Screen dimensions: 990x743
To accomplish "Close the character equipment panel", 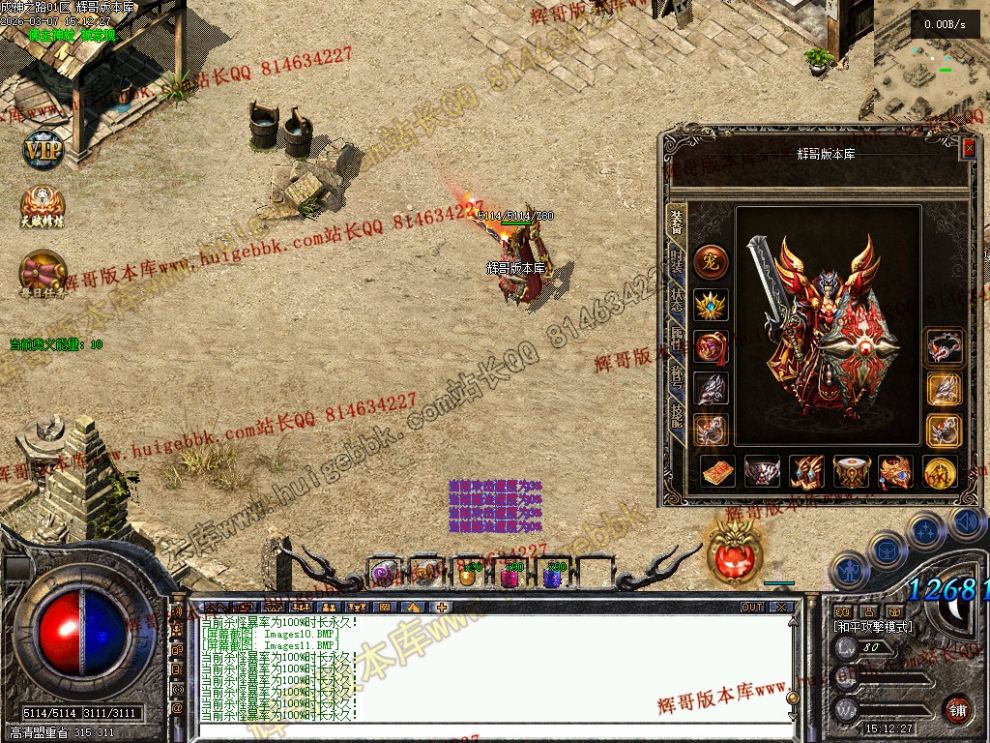I will click(967, 149).
